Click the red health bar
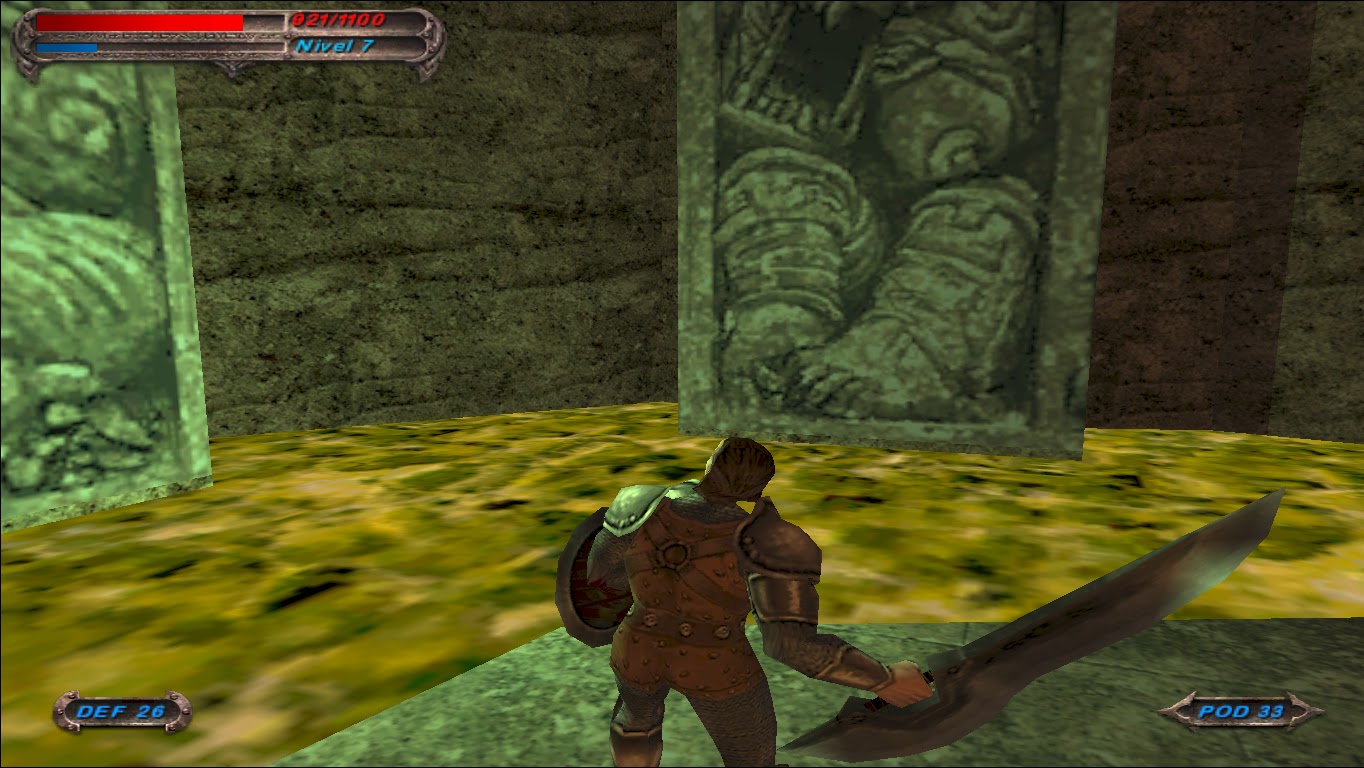The image size is (1364, 768). [140, 22]
